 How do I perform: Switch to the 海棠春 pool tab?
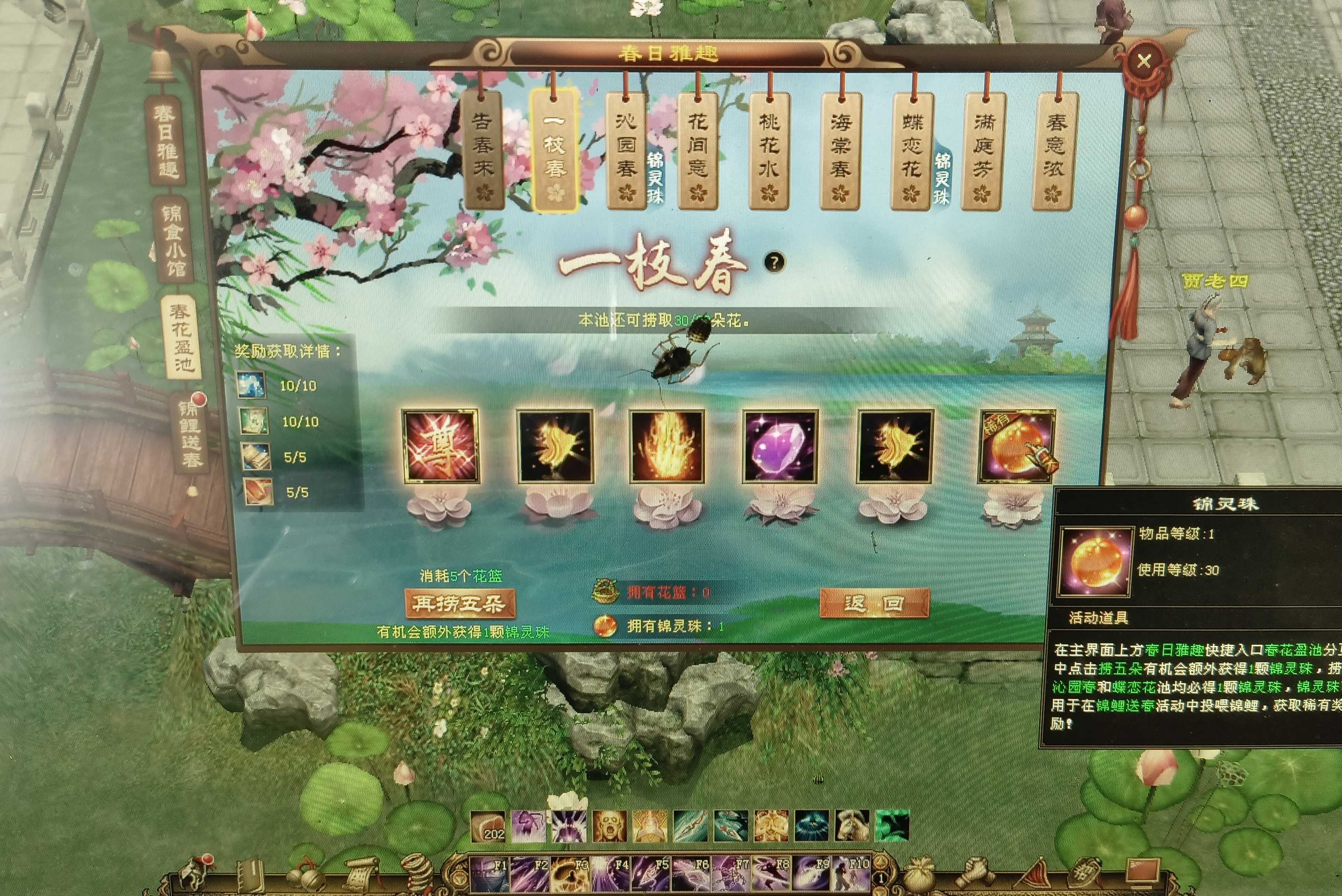[x=841, y=150]
